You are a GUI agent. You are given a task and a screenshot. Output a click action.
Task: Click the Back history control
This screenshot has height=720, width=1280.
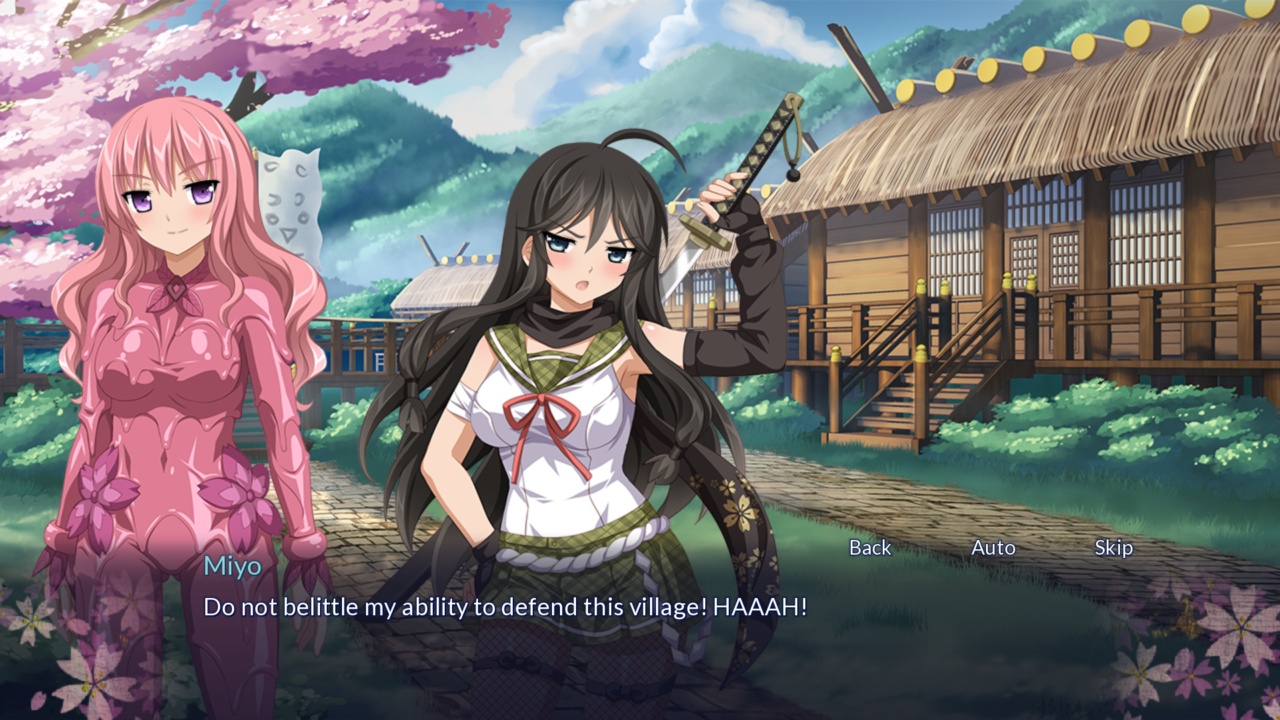pos(869,548)
